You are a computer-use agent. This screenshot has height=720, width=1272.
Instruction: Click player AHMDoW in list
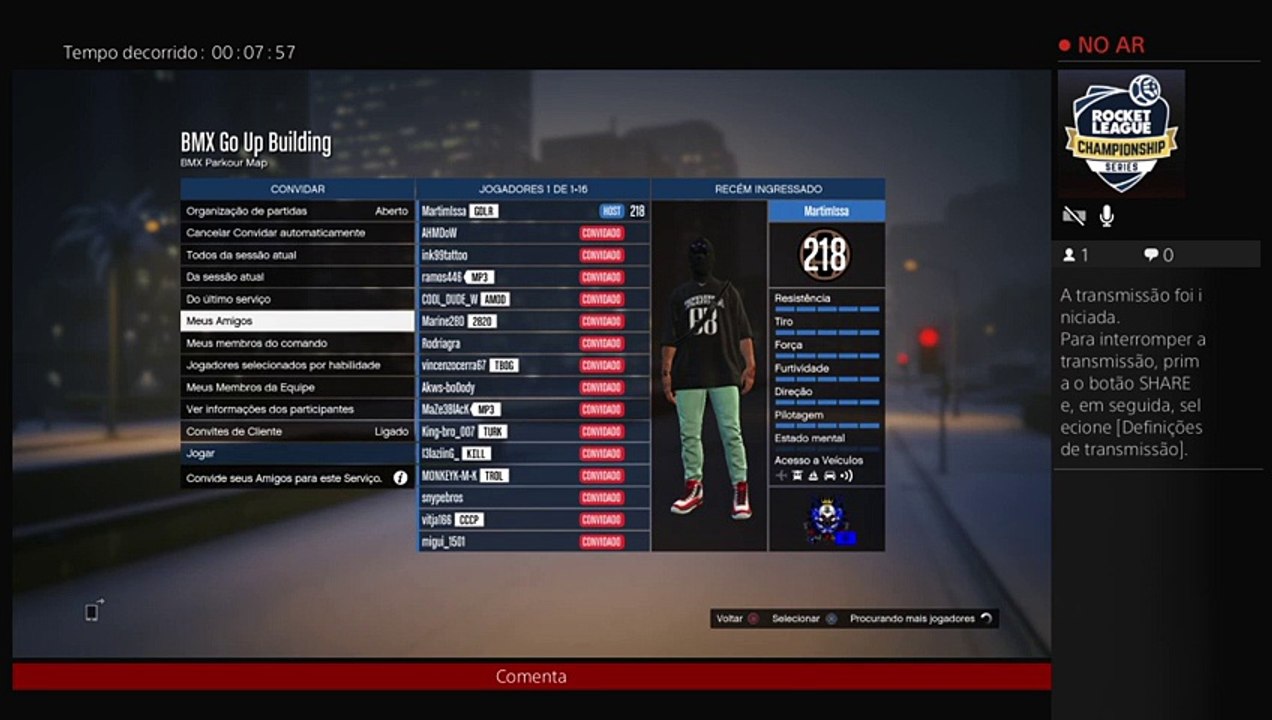point(533,233)
